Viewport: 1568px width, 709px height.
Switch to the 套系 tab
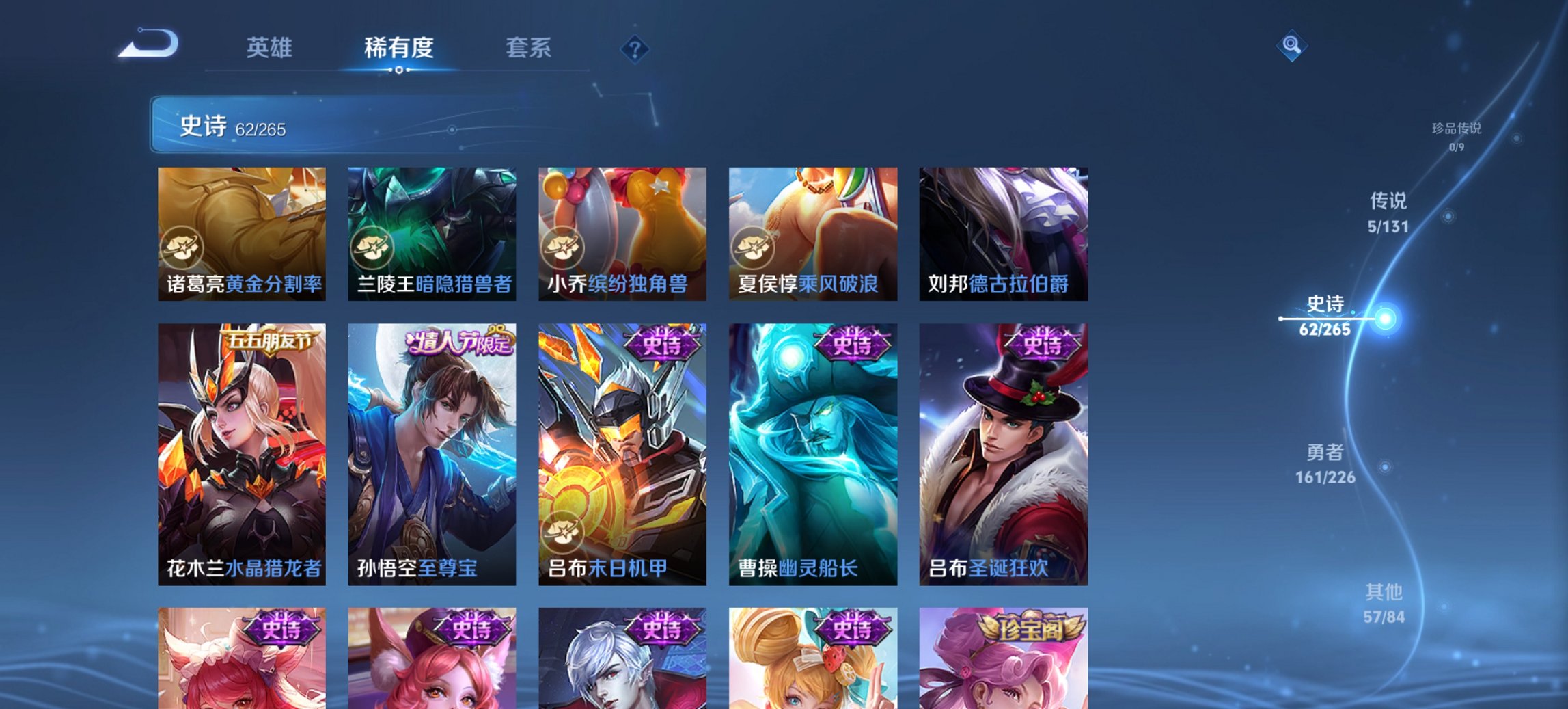tap(528, 48)
